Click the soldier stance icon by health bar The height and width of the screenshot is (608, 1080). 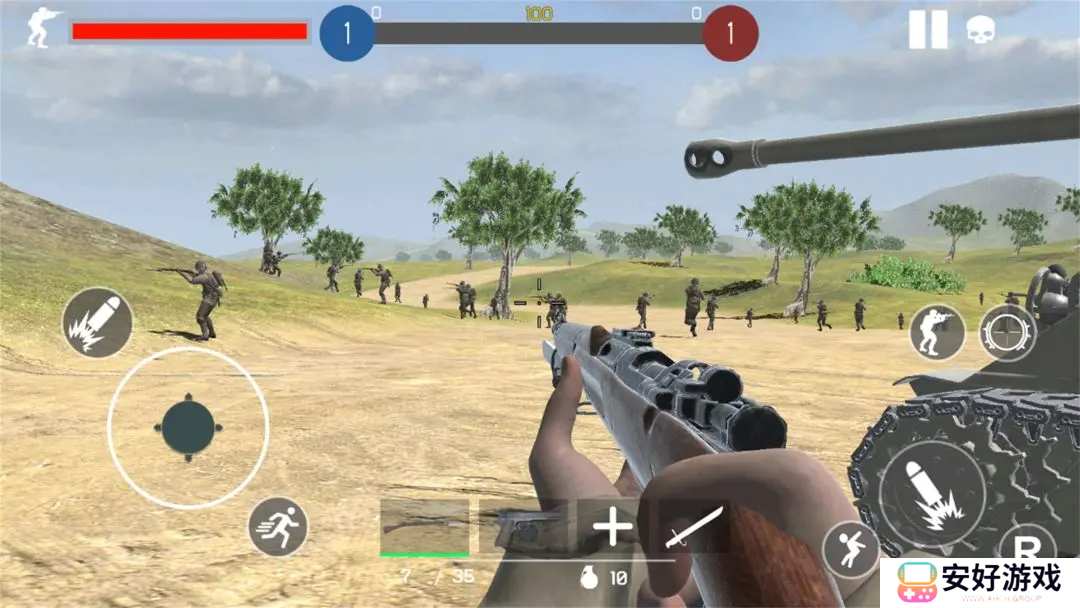point(42,29)
